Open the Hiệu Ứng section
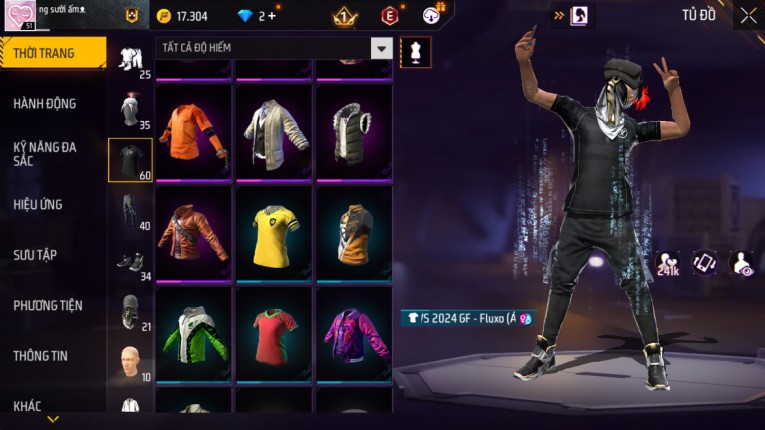The image size is (765, 430). pos(38,204)
